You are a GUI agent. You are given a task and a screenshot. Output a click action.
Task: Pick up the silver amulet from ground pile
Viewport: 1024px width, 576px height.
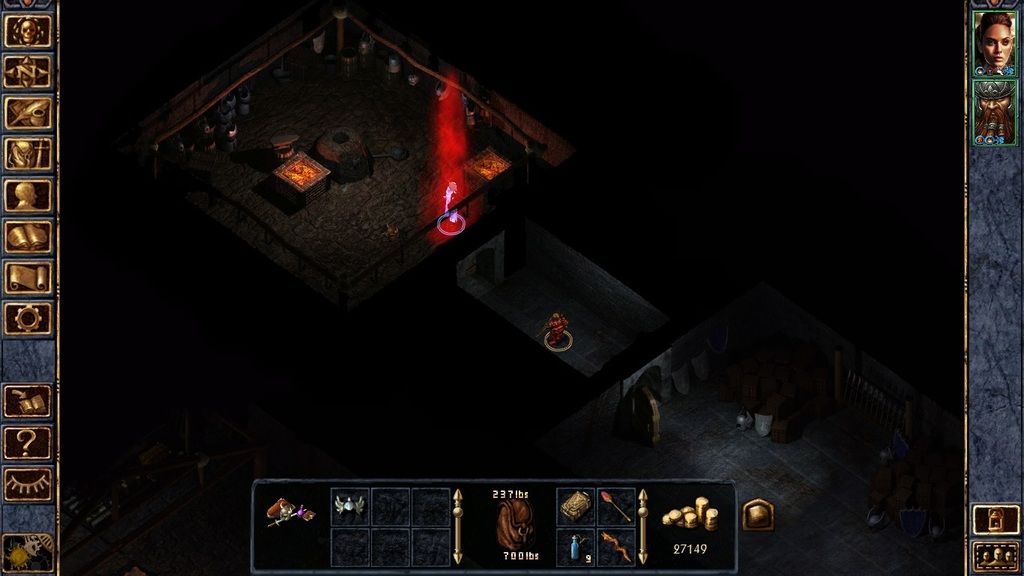tap(350, 507)
